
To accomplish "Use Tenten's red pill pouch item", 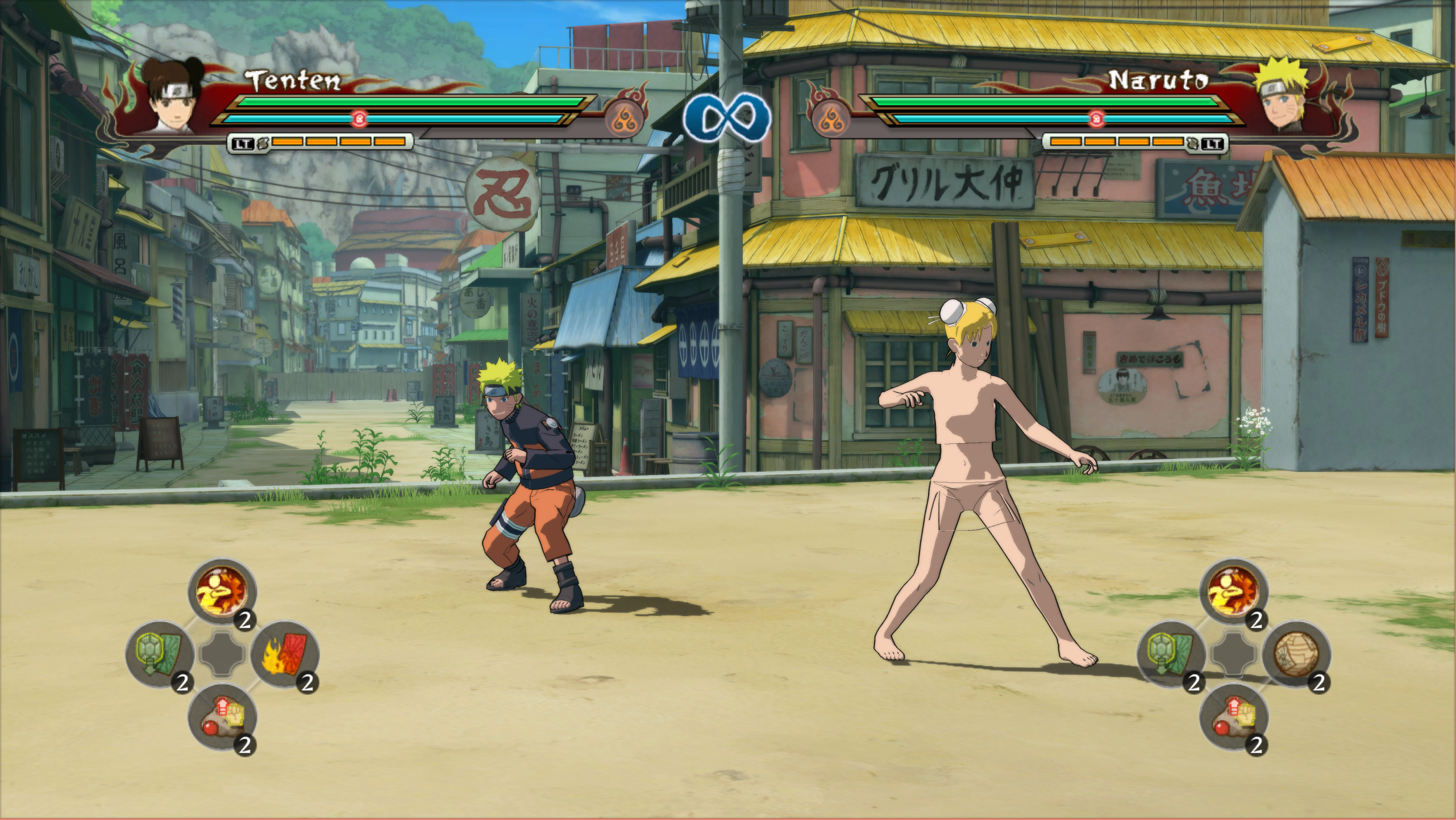I will pyautogui.click(x=222, y=717).
